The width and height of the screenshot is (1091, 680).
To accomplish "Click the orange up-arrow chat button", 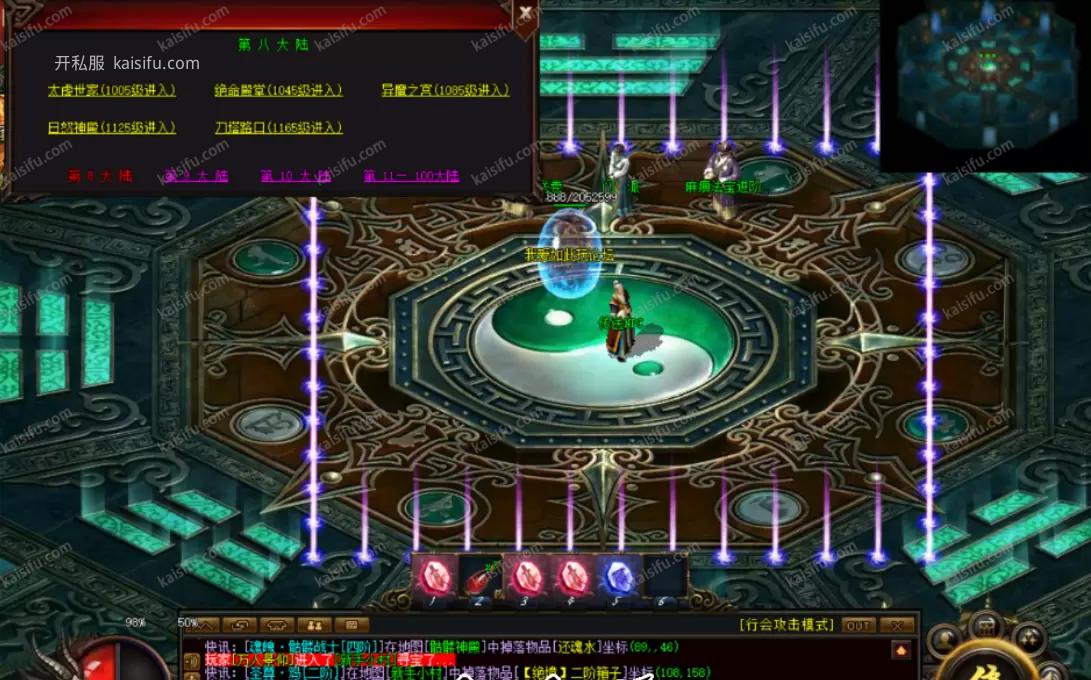I will coord(901,651).
